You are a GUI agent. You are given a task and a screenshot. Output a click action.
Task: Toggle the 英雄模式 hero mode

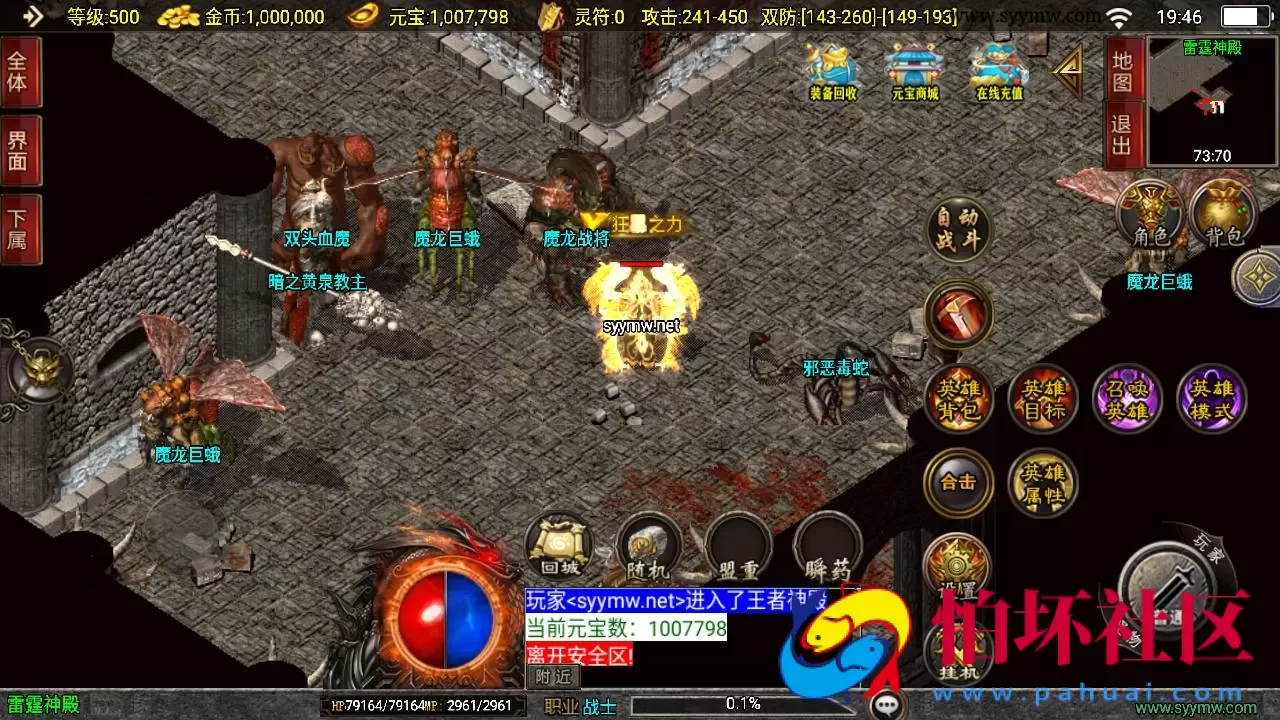point(1211,398)
